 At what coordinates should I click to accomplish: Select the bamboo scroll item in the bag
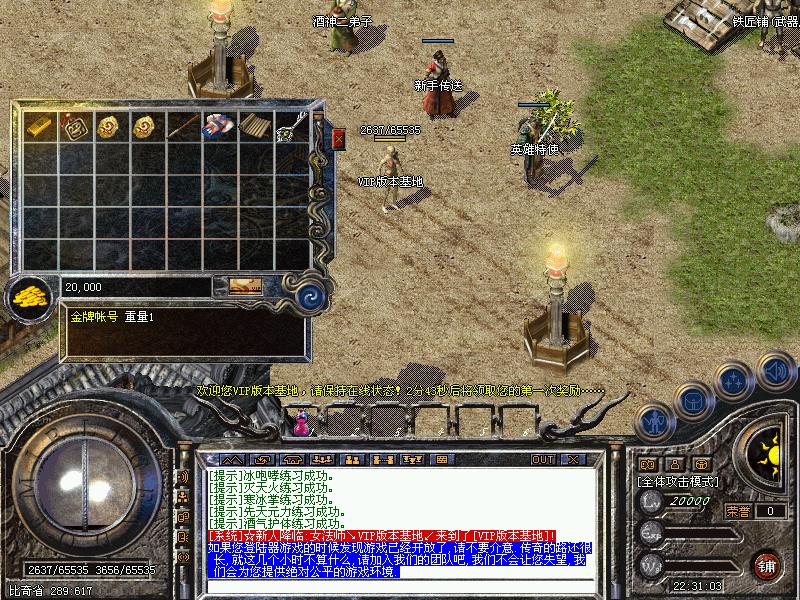point(255,126)
